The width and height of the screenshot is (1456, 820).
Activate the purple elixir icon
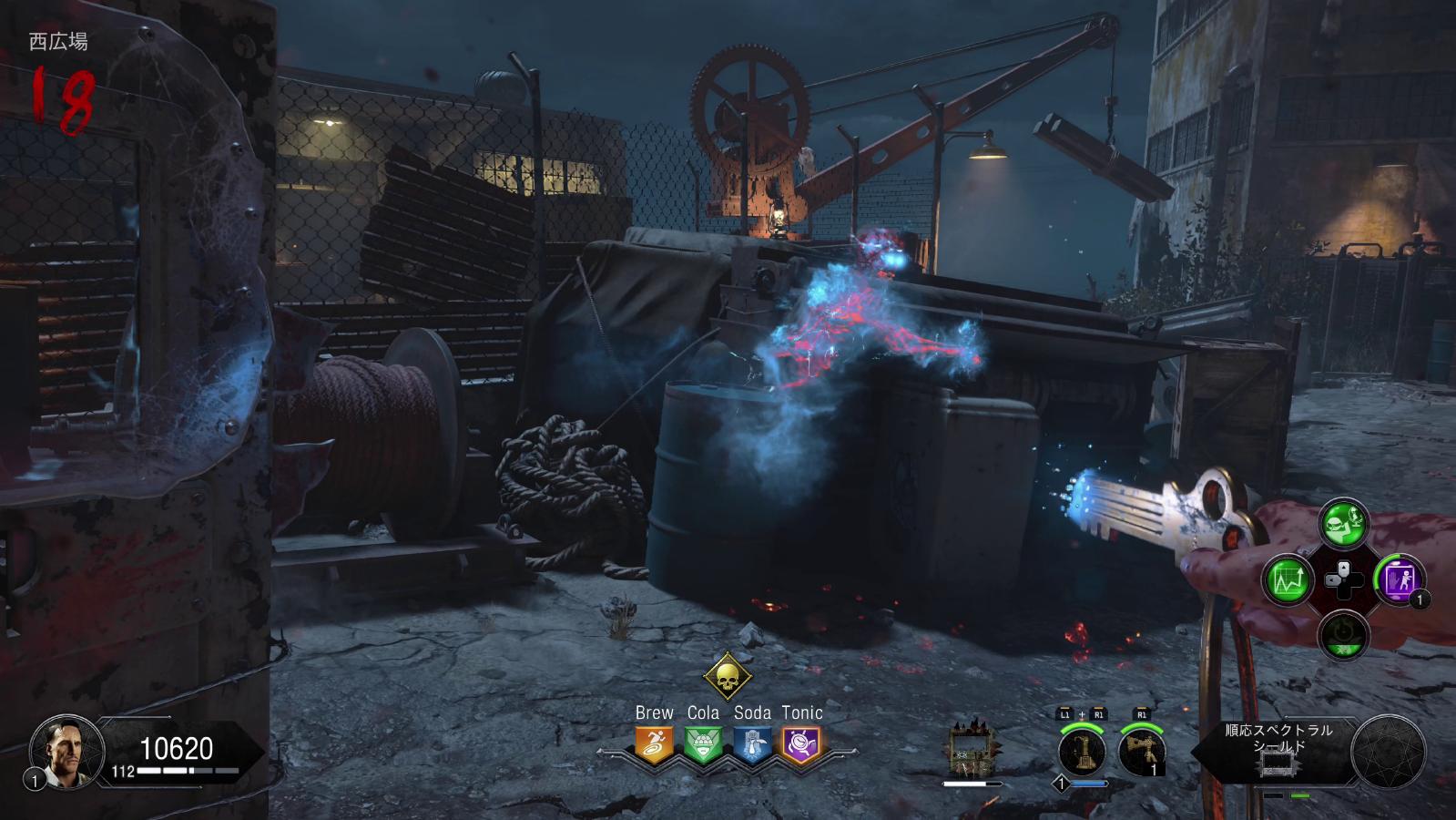click(1400, 579)
